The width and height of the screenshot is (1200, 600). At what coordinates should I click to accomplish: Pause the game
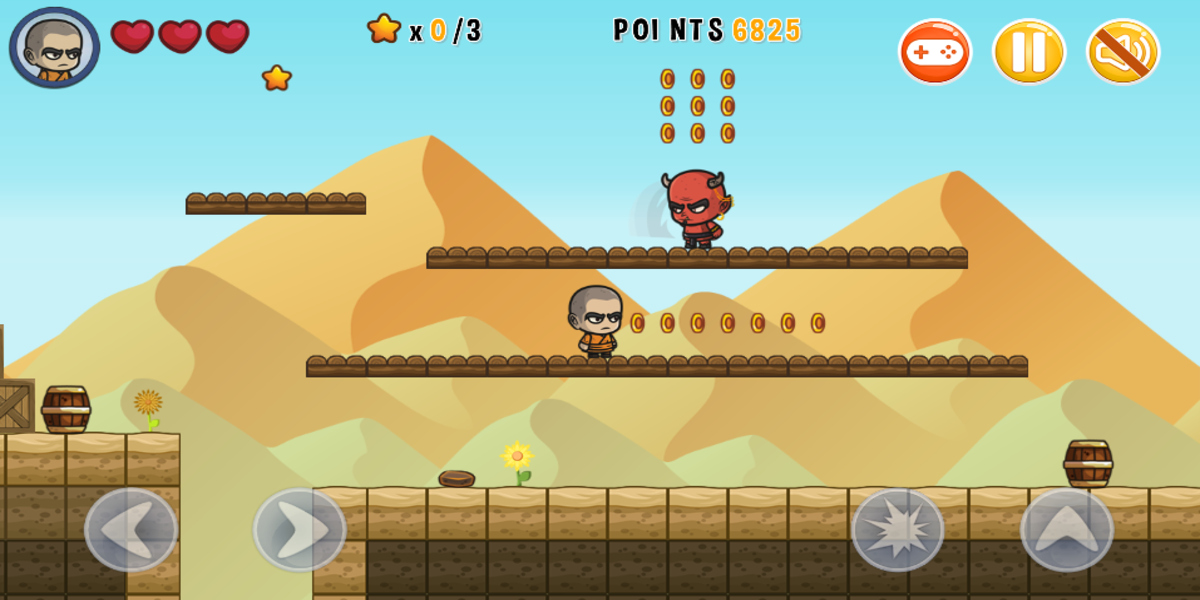[1029, 52]
